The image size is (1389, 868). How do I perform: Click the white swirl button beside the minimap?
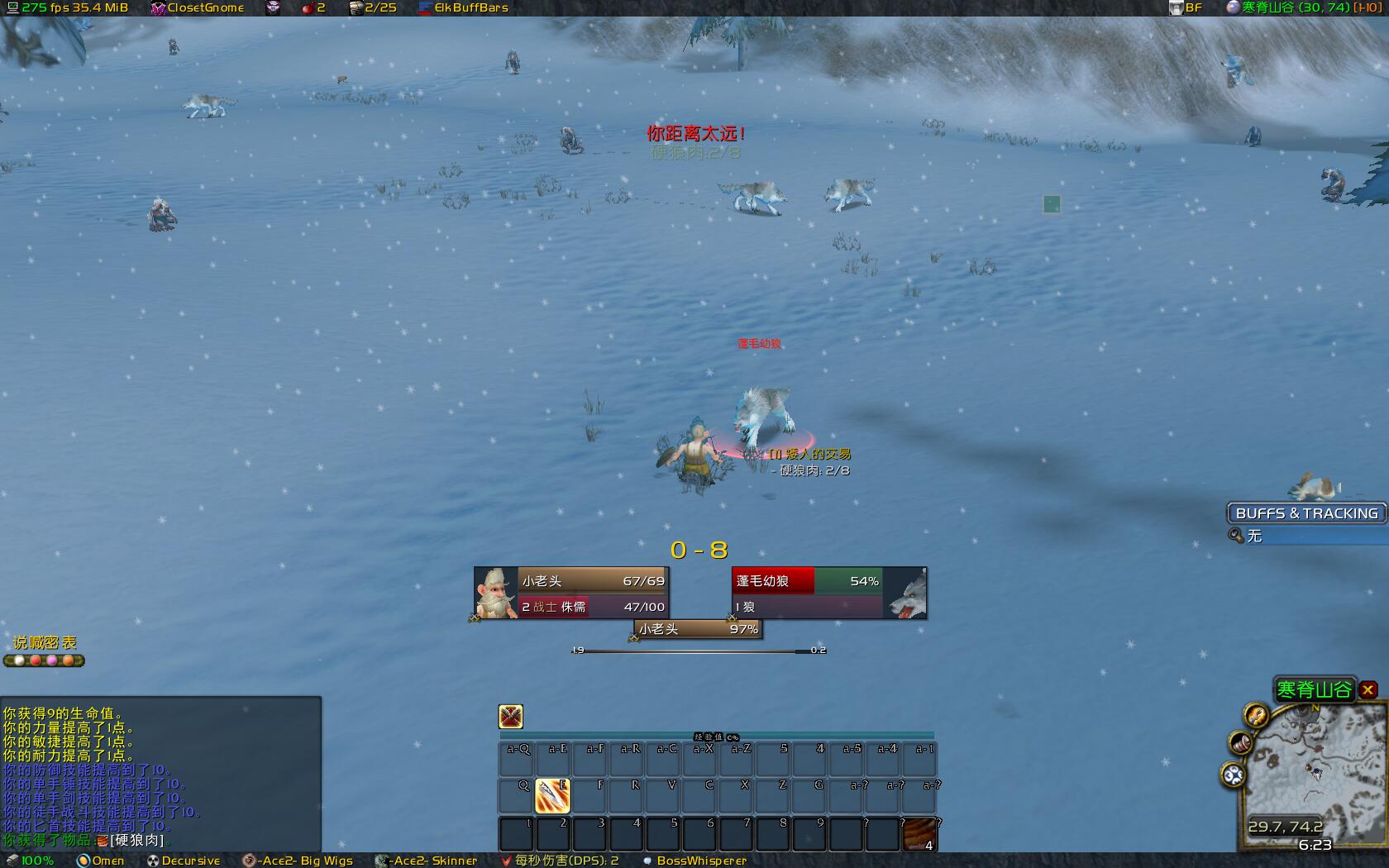pos(1233,775)
